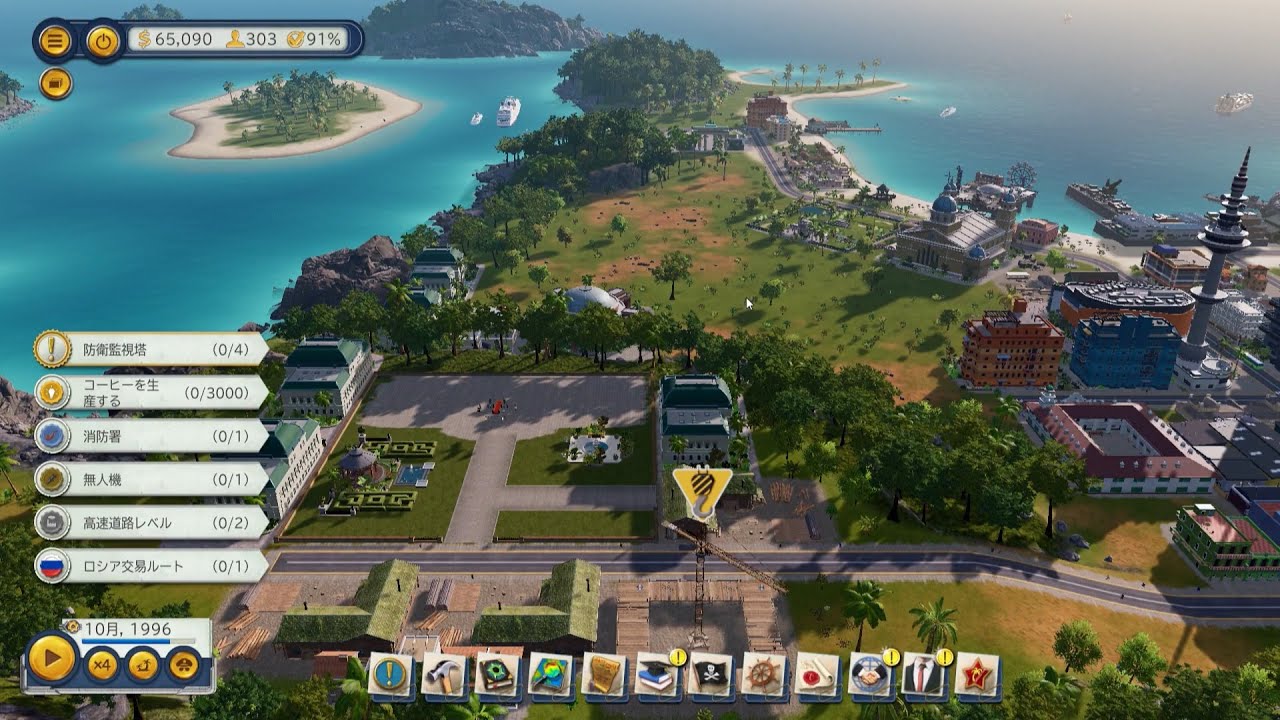Open the build menu hammer icon
Image resolution: width=1280 pixels, height=720 pixels.
[443, 675]
